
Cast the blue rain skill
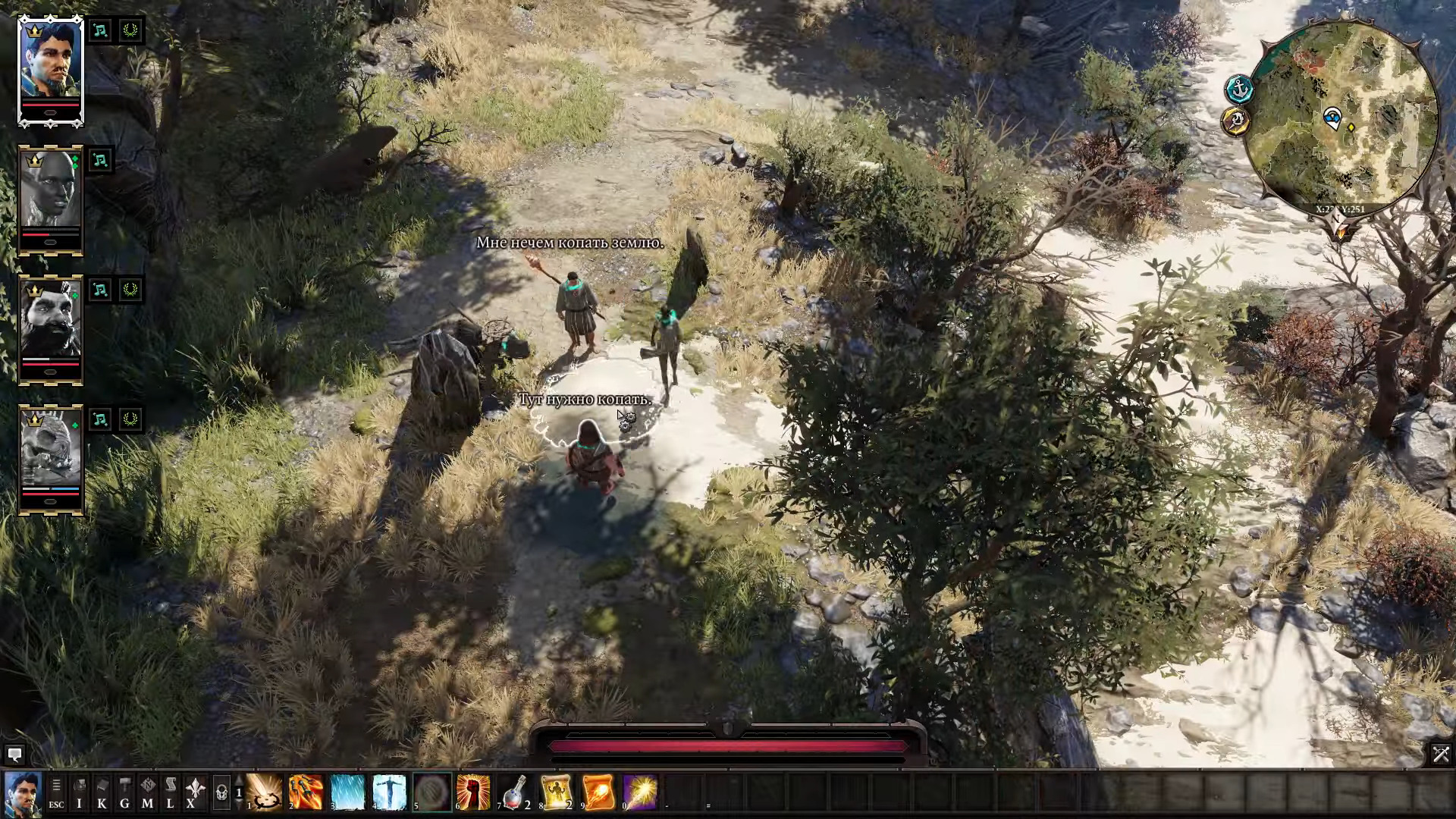[348, 792]
